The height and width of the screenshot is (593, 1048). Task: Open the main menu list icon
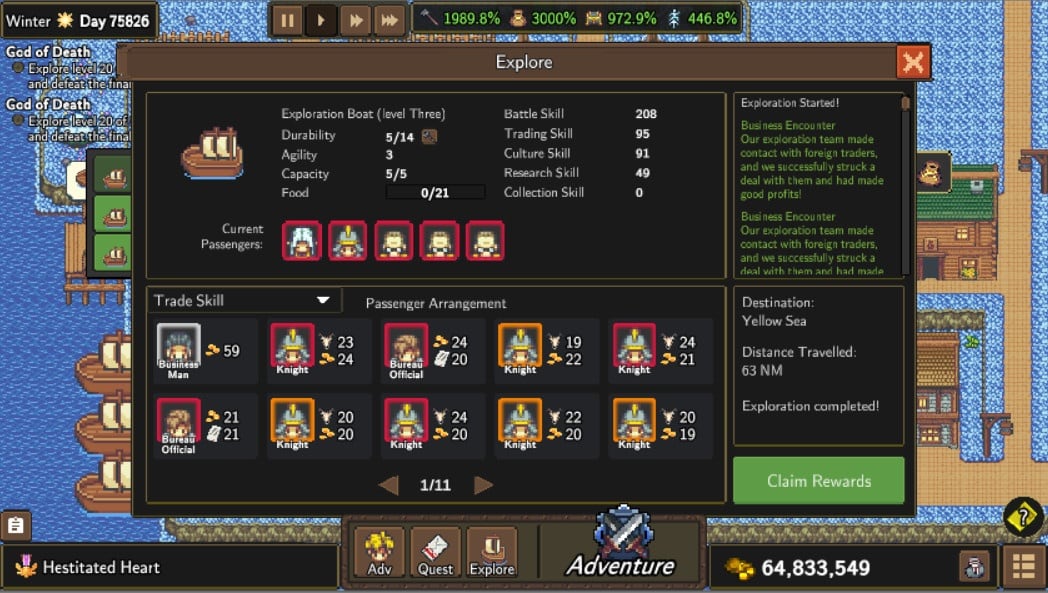(x=1023, y=567)
